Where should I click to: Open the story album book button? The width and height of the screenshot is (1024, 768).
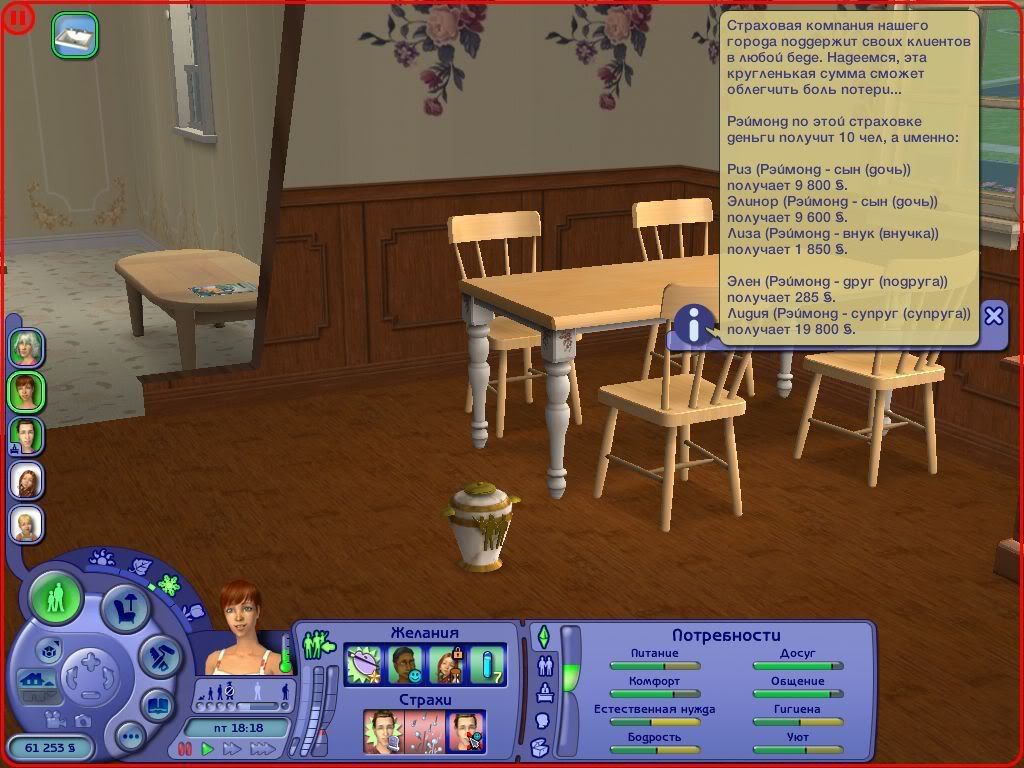click(157, 705)
